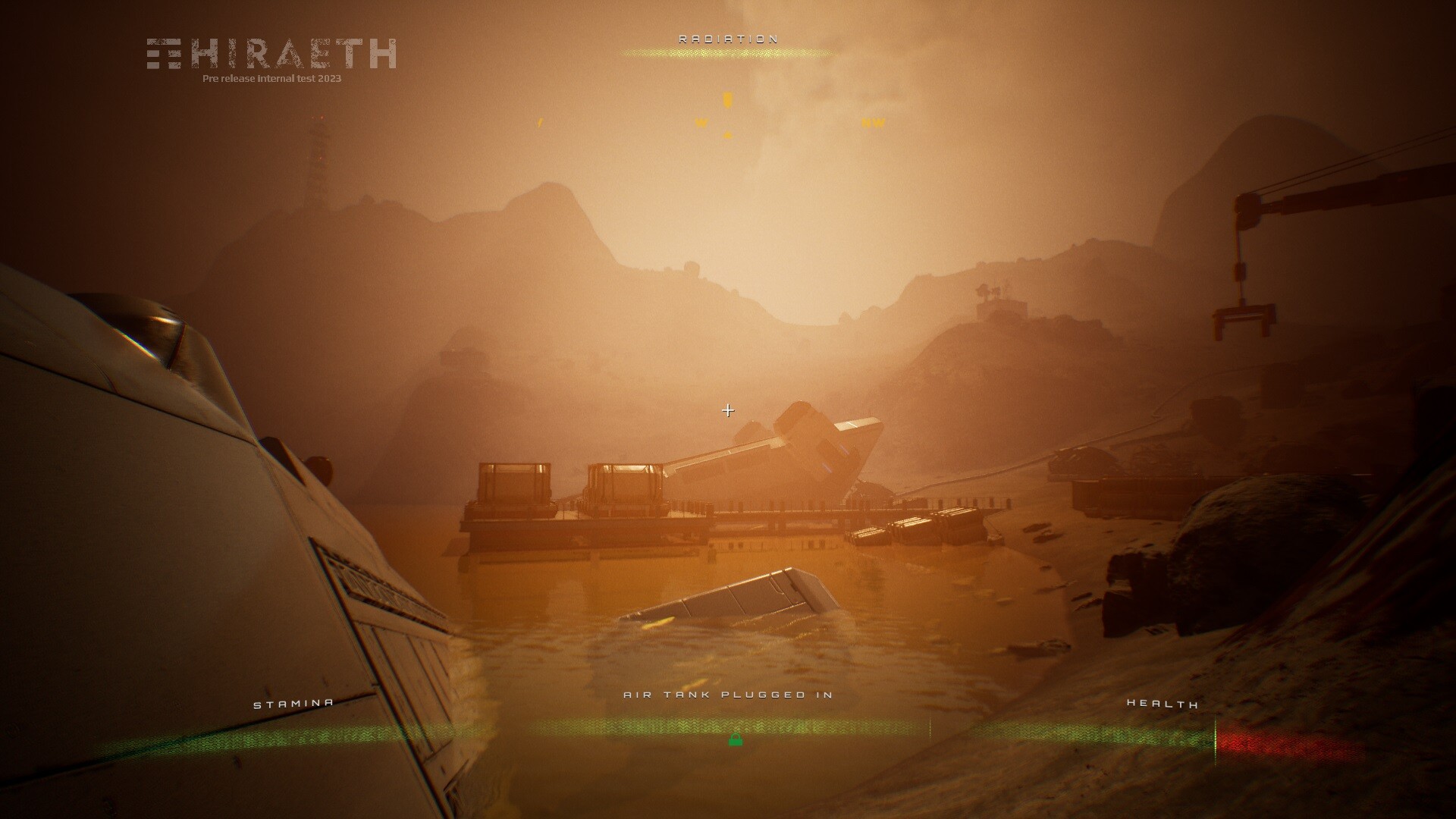The width and height of the screenshot is (1456, 819).
Task: Expand the HEALTH label heading
Action: click(1163, 704)
